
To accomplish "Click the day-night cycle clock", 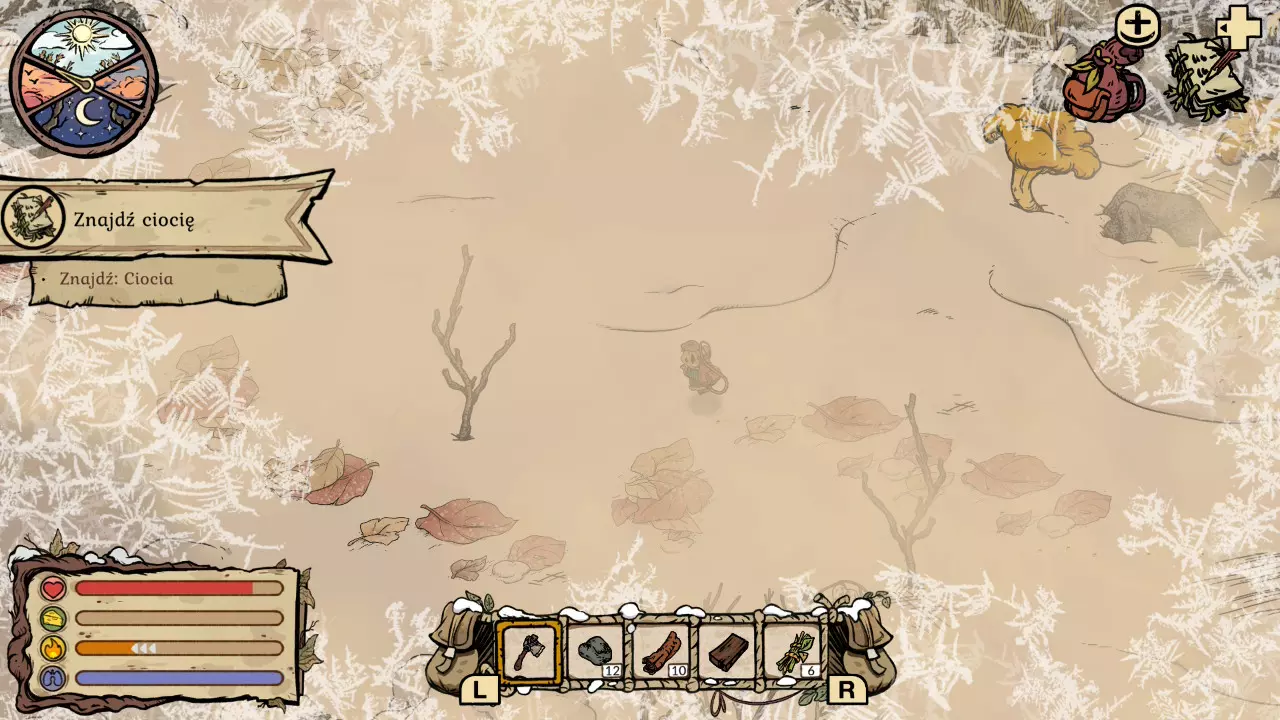I will tap(84, 83).
